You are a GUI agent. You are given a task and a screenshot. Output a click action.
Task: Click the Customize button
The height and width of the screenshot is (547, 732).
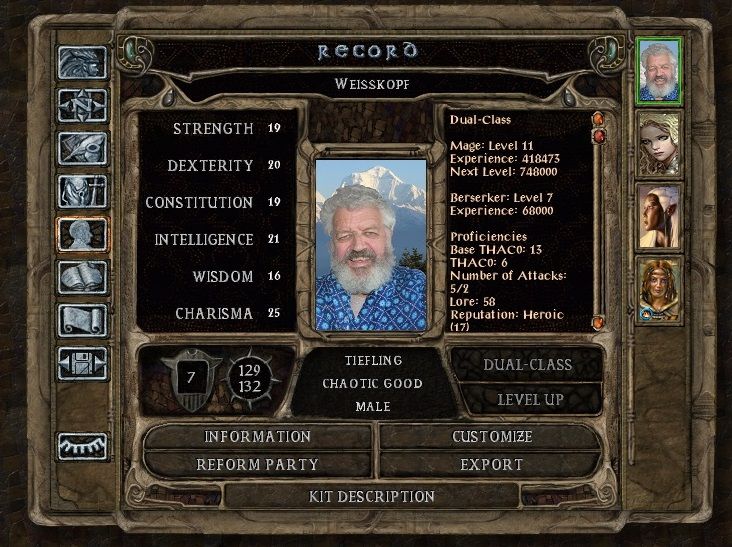[x=492, y=437]
